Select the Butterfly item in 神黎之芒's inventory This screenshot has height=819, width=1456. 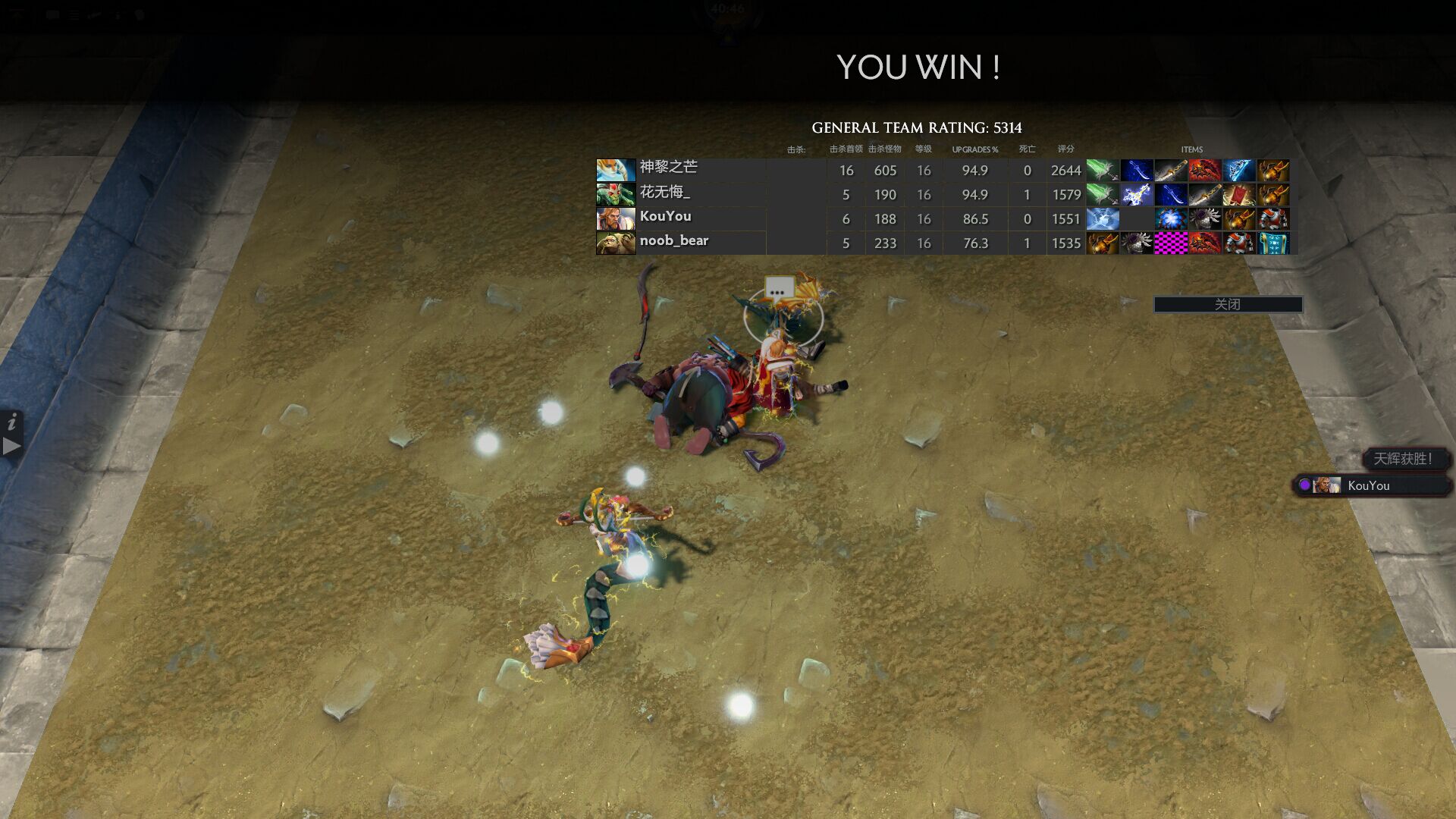[x=1102, y=170]
